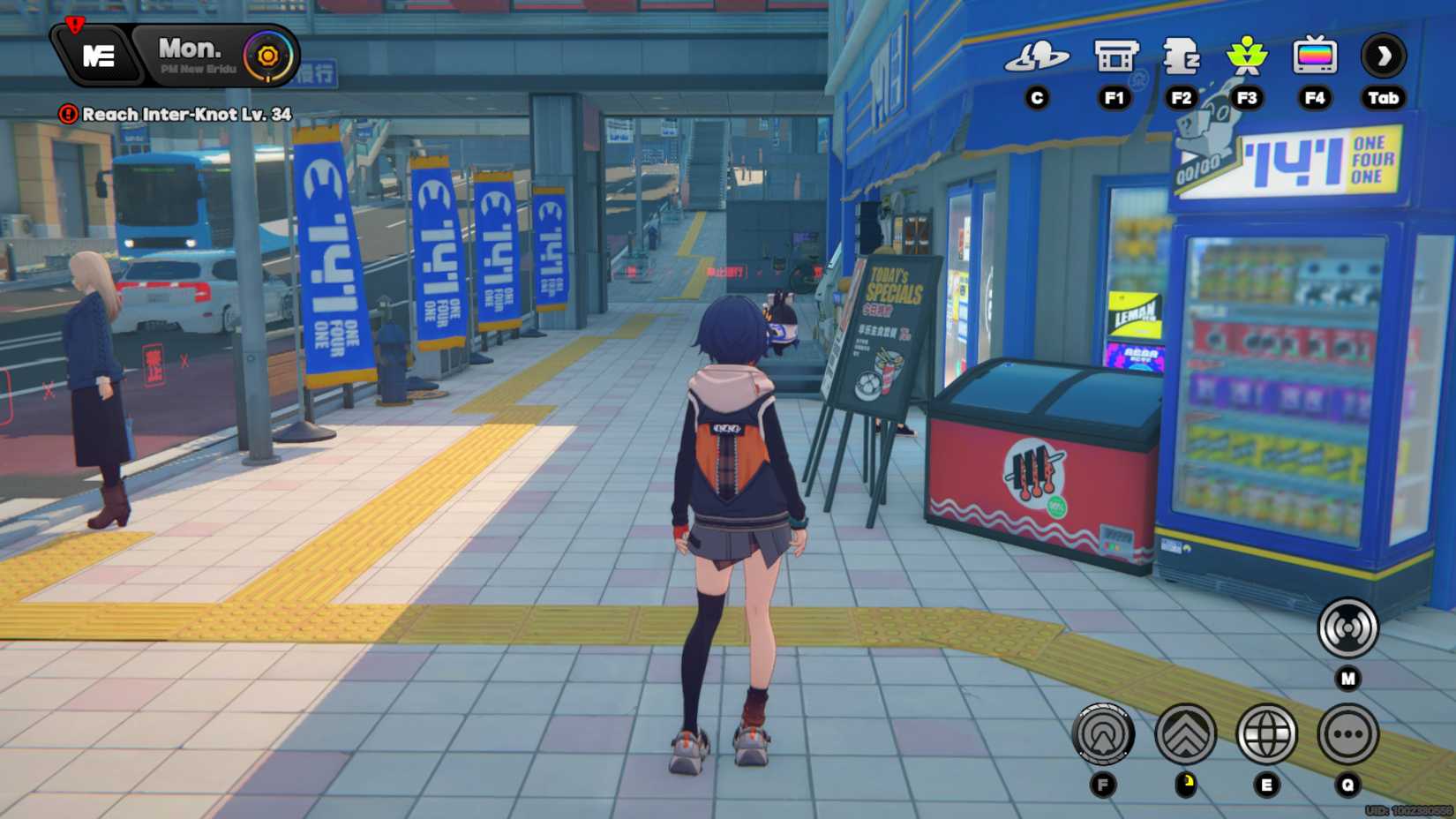Open the green events icon above F3
The width and height of the screenshot is (1456, 819).
pyautogui.click(x=1246, y=56)
